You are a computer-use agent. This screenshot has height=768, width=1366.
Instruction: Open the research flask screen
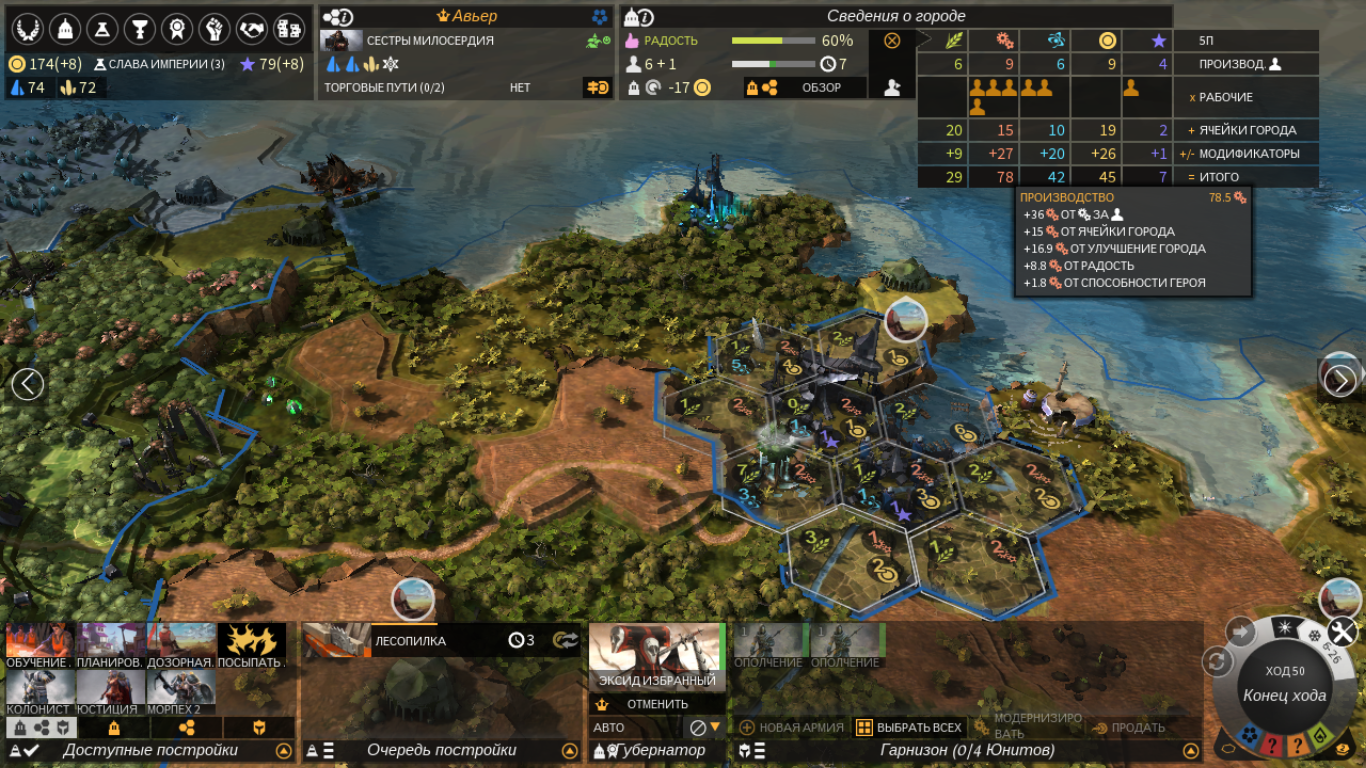click(x=102, y=29)
